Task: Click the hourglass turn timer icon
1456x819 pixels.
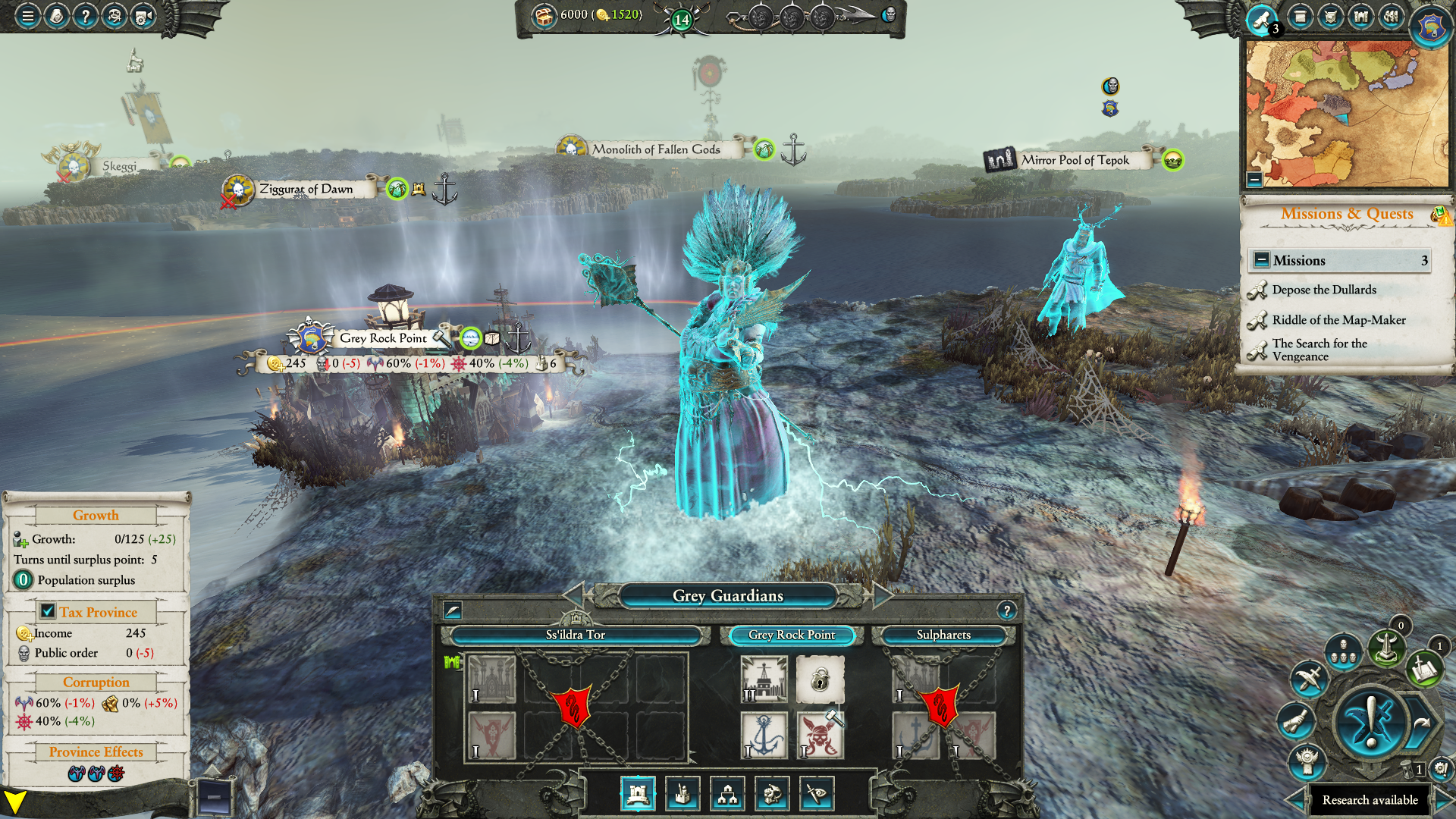Action: pyautogui.click(x=1408, y=769)
